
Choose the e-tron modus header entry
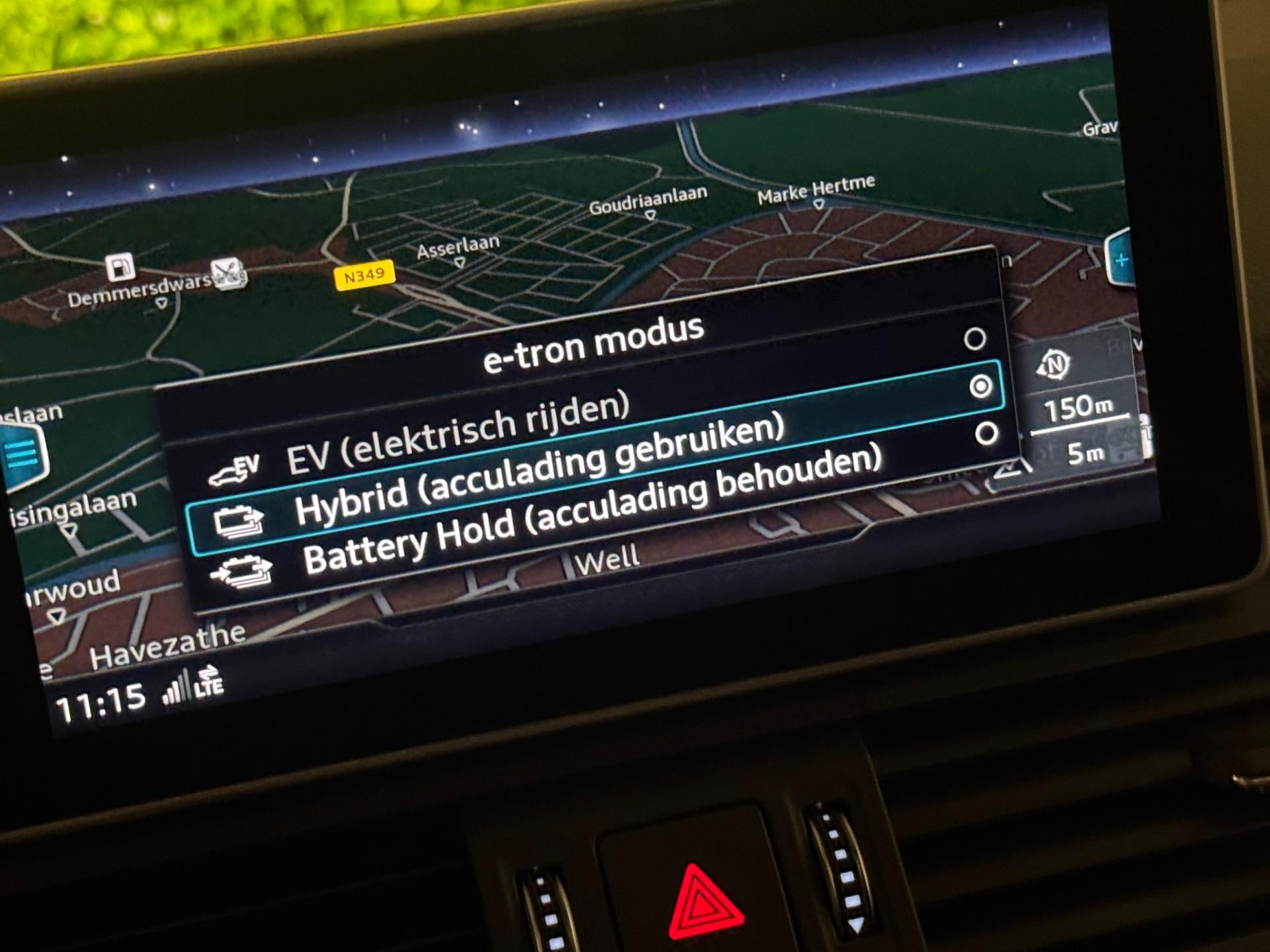595,344
